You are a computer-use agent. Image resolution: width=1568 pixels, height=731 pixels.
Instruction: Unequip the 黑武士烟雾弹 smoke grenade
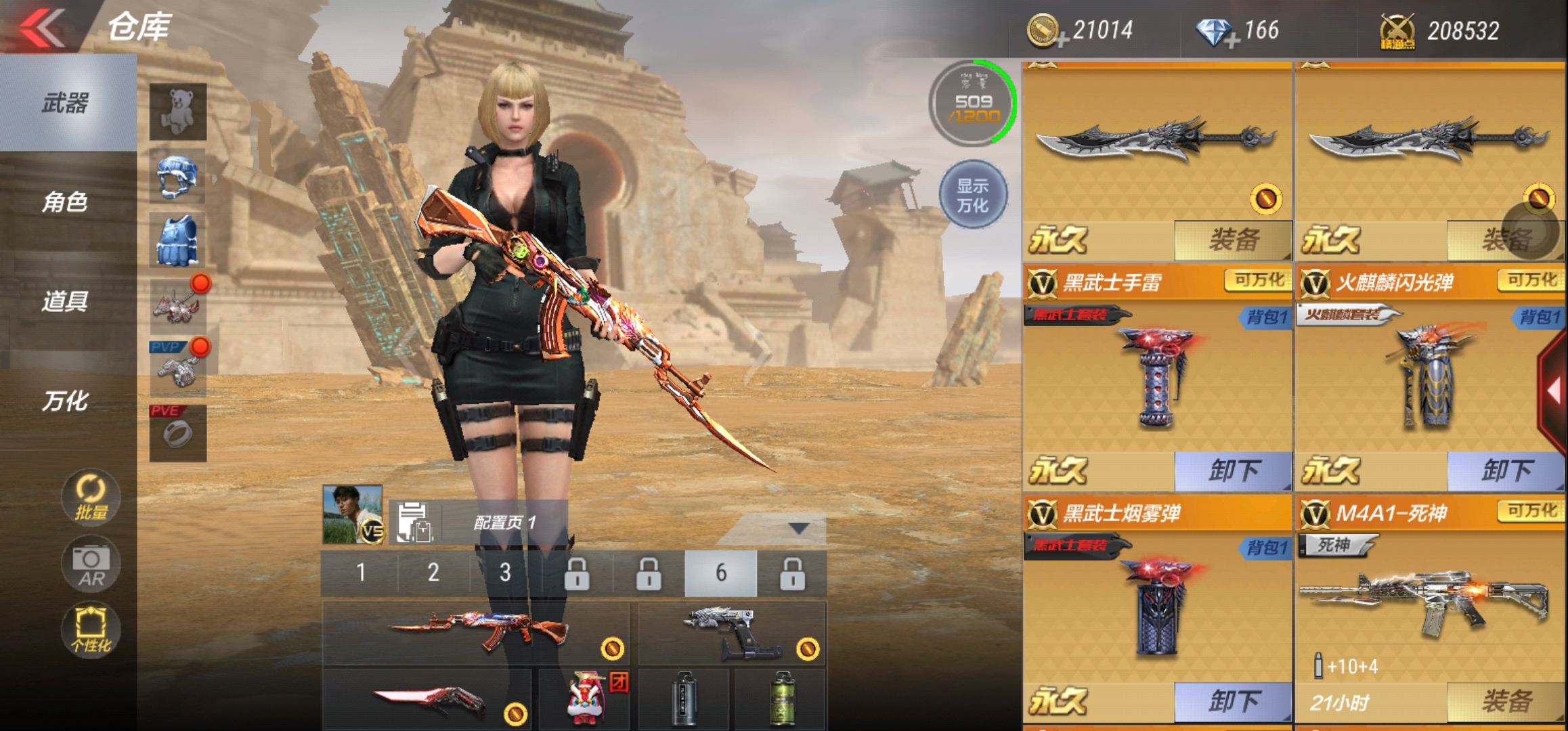tap(1233, 701)
